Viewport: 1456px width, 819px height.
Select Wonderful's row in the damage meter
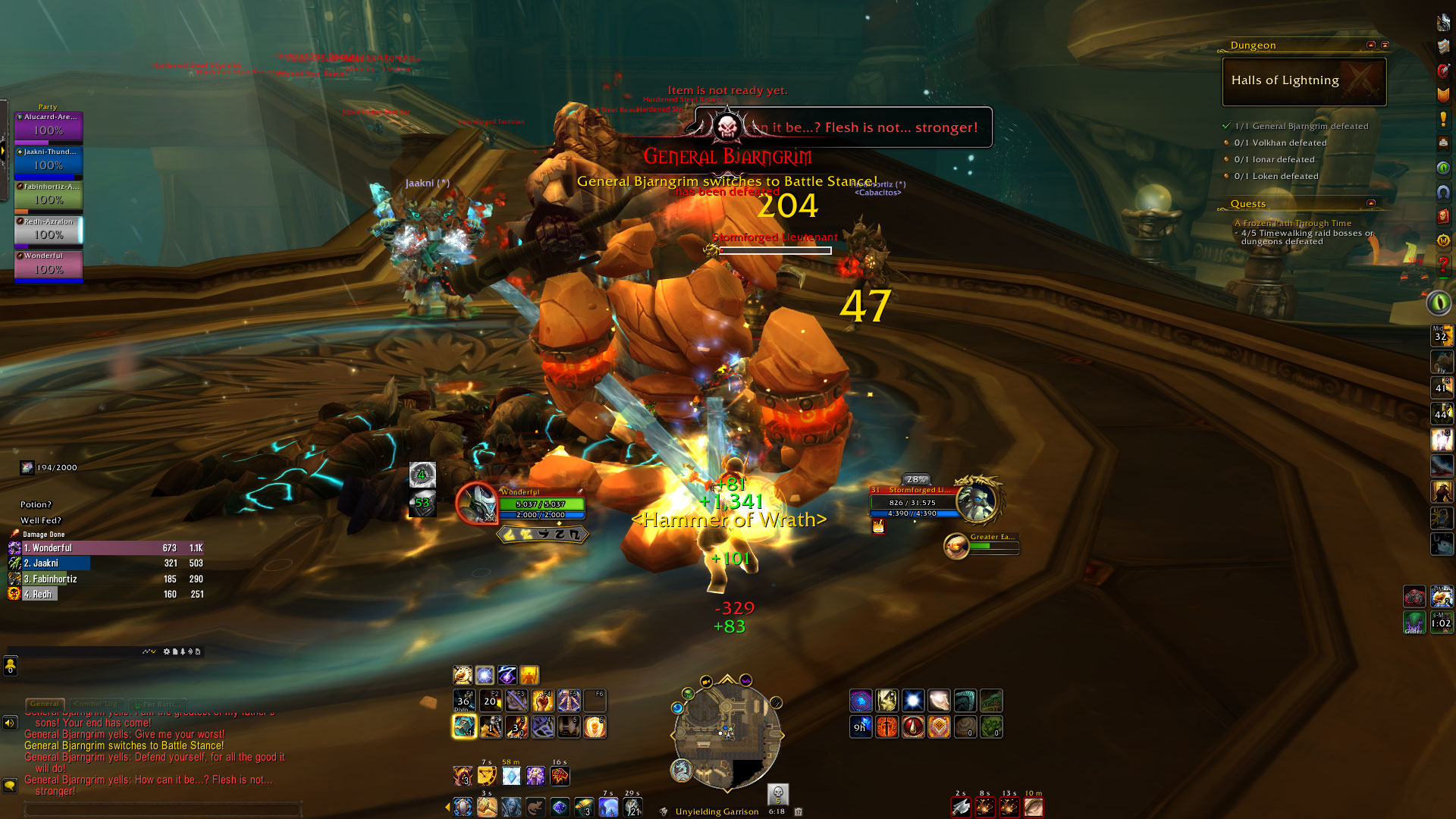106,548
